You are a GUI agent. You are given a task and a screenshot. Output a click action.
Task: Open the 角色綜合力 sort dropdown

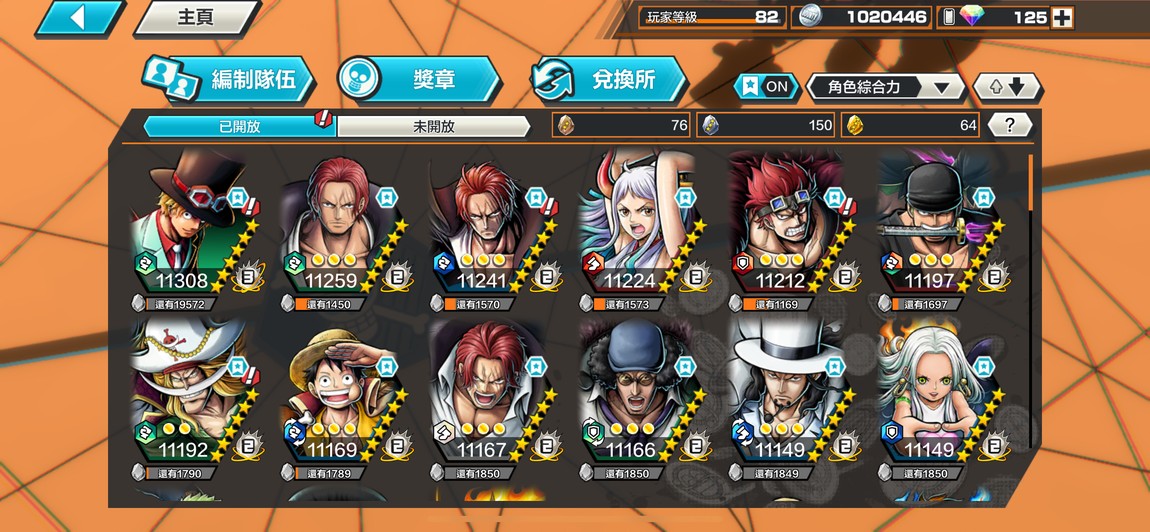pyautogui.click(x=884, y=87)
